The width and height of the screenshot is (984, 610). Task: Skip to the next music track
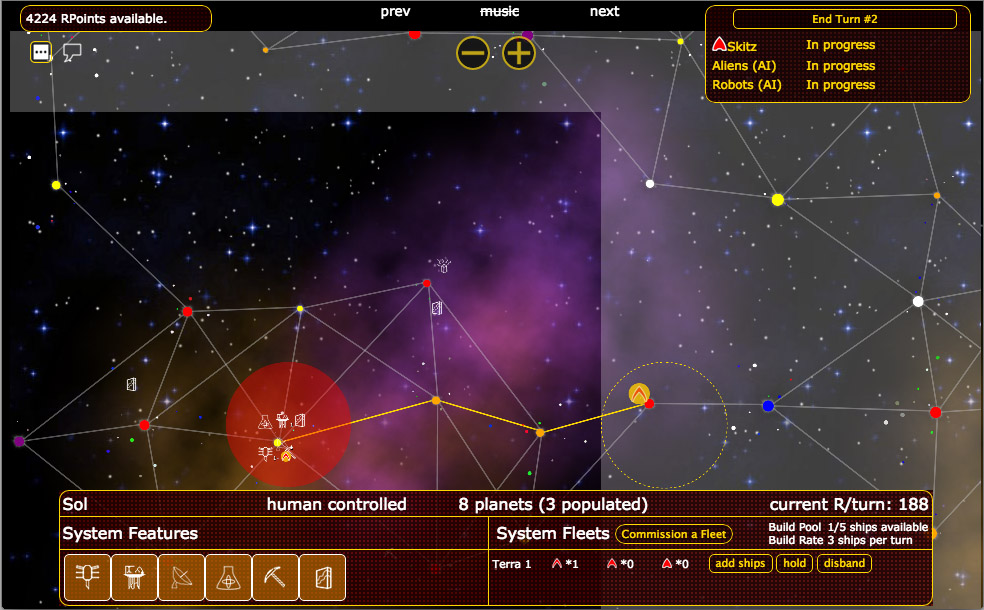[x=604, y=11]
